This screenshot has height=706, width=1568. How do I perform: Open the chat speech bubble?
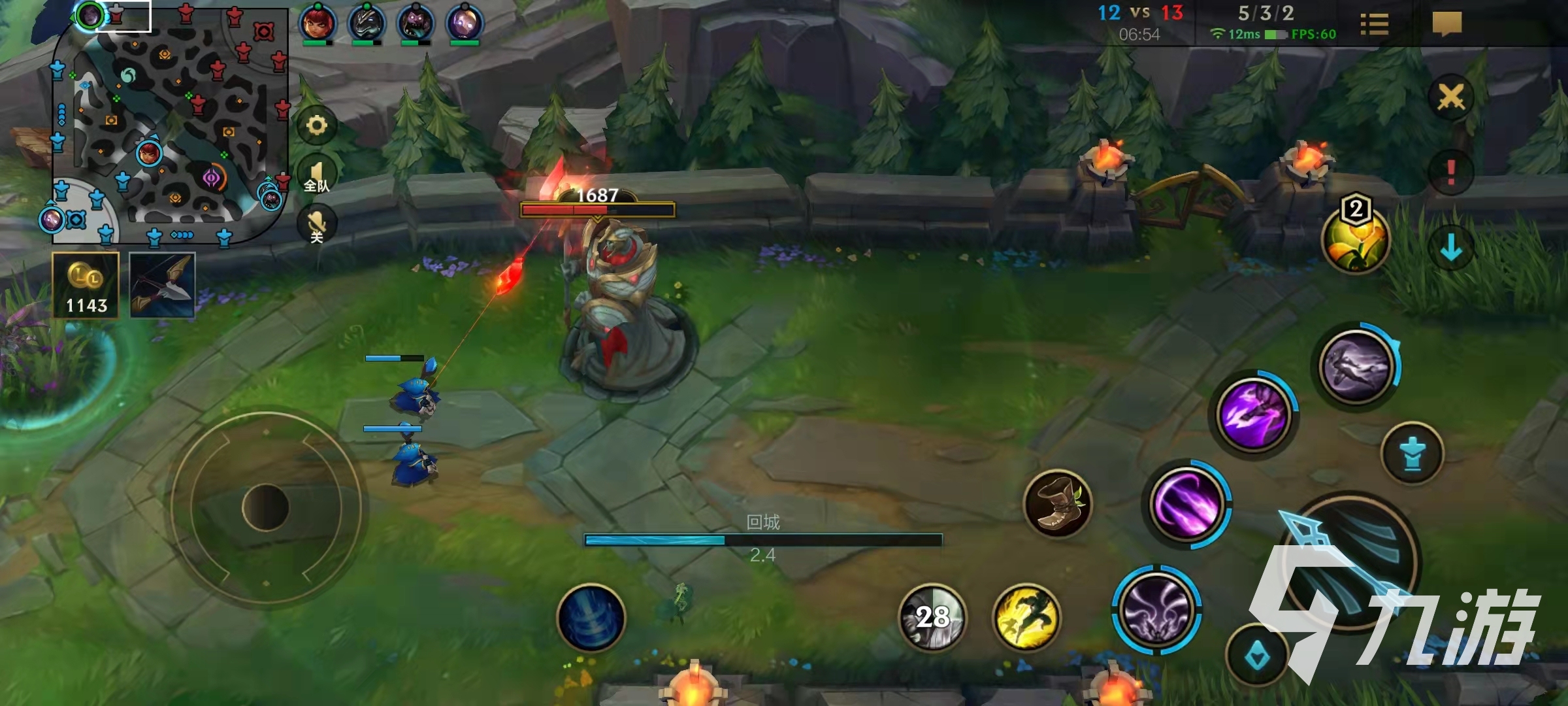point(1446,25)
